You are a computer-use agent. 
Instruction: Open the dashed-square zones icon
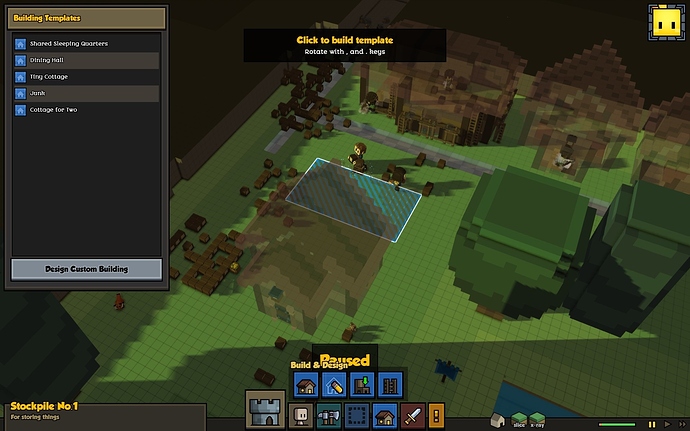[x=355, y=416]
